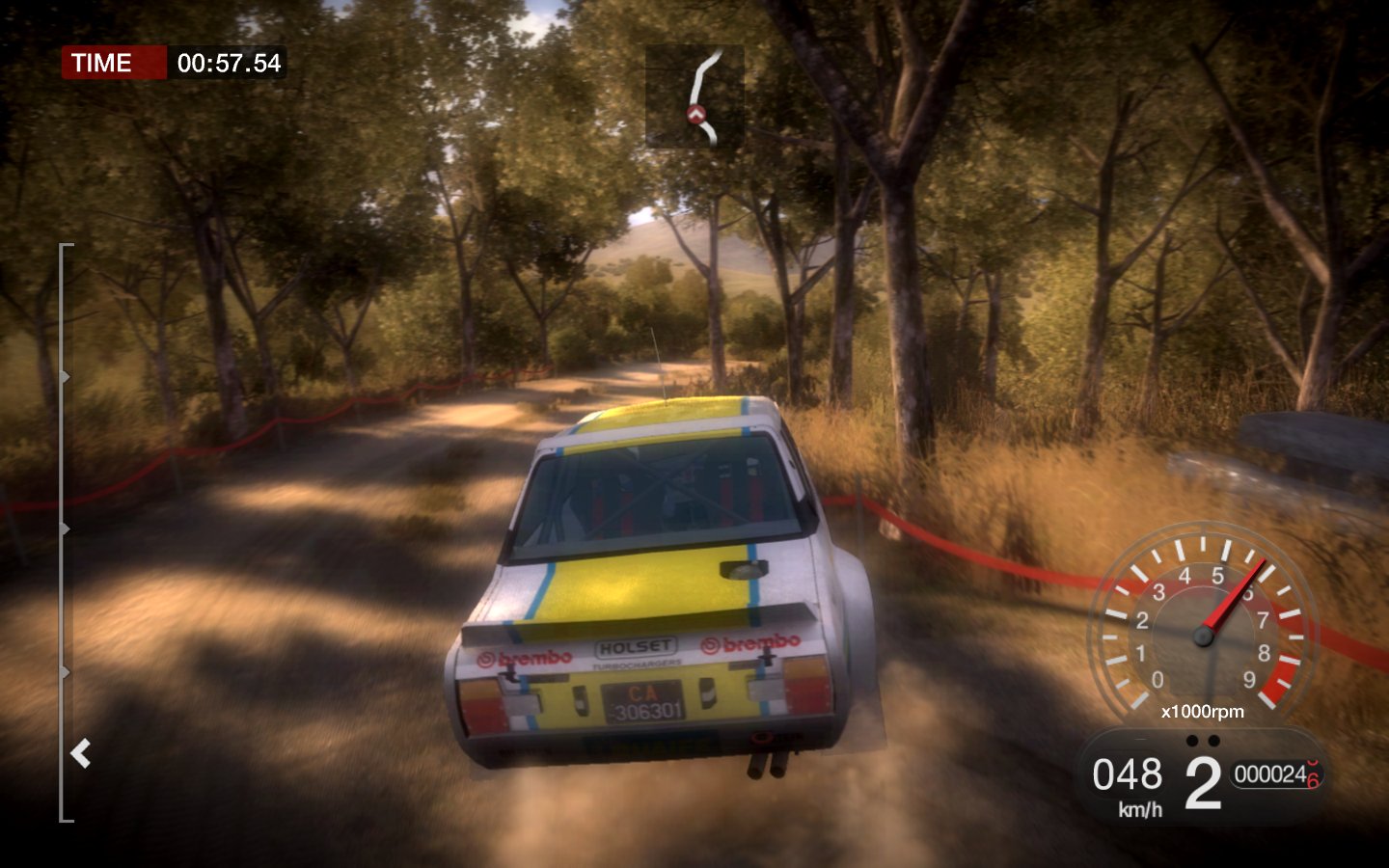Click the white arrow on stage progress bar
The width and height of the screenshot is (1389, 868).
pyautogui.click(x=81, y=753)
